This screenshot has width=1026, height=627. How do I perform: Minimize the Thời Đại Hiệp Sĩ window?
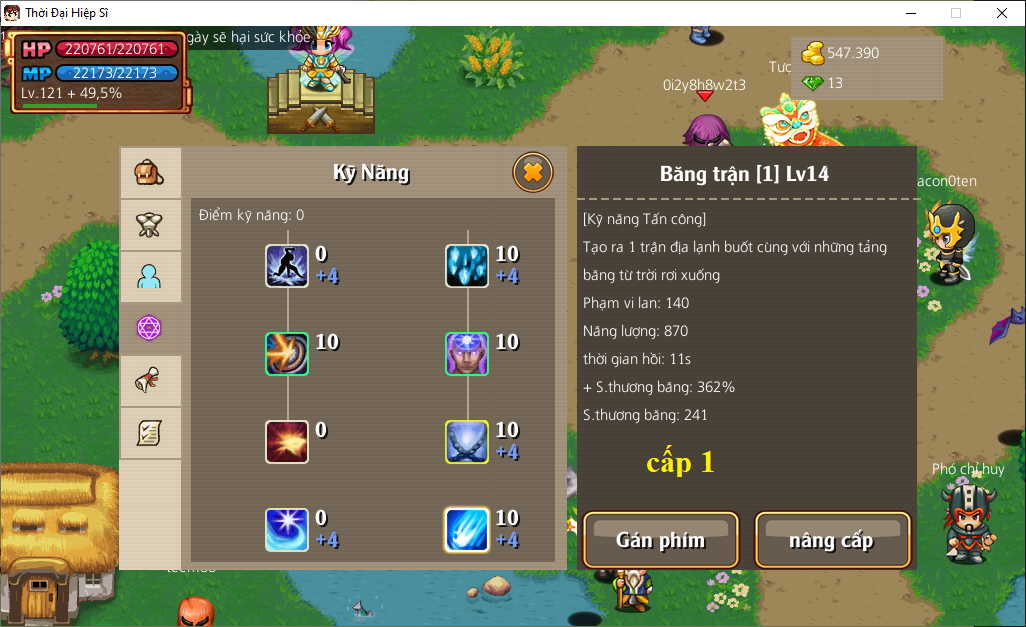[x=911, y=13]
